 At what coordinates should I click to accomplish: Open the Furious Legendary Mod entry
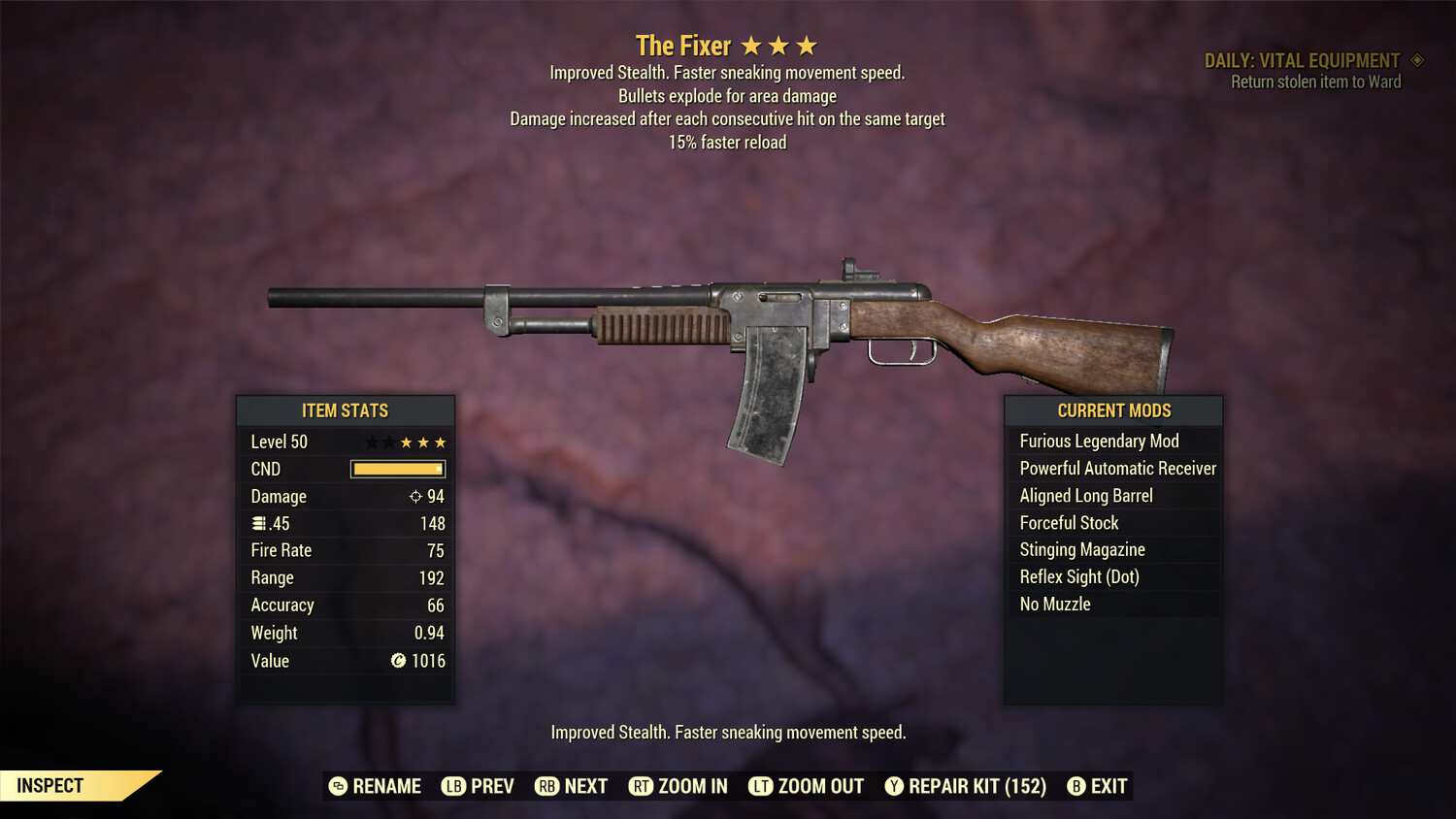click(x=1099, y=441)
